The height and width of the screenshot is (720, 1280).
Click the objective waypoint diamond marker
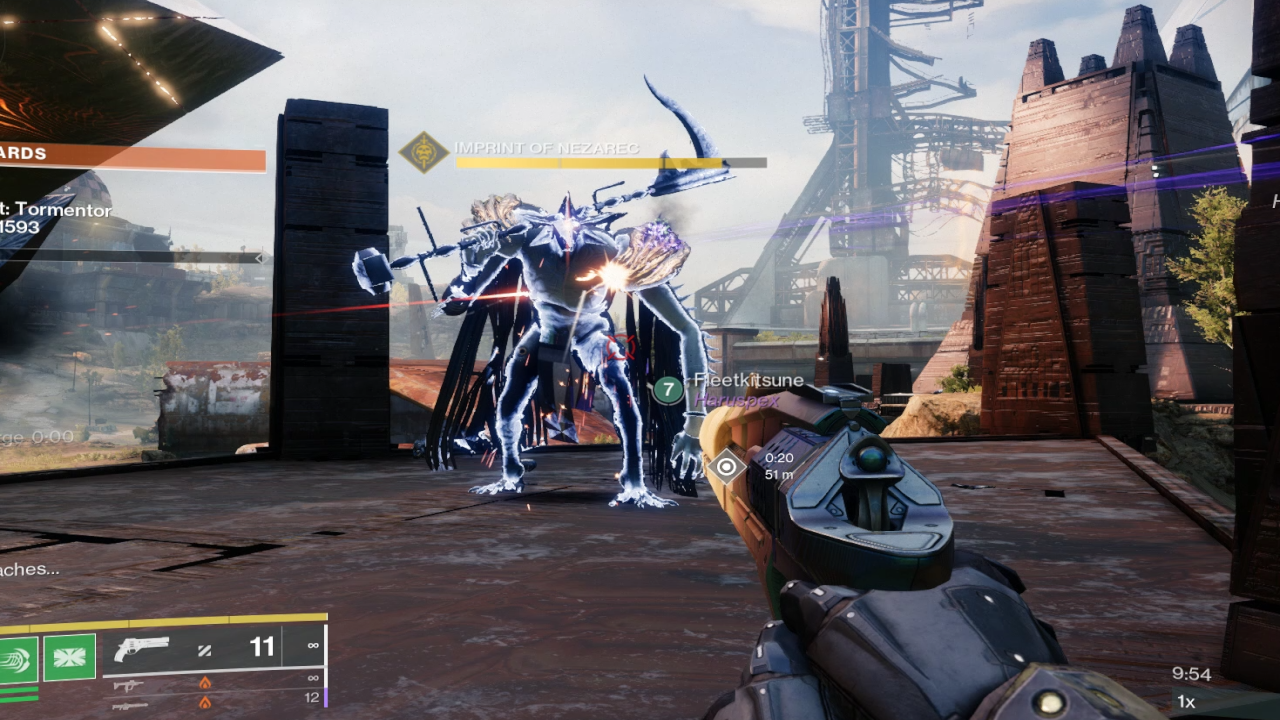[x=726, y=466]
